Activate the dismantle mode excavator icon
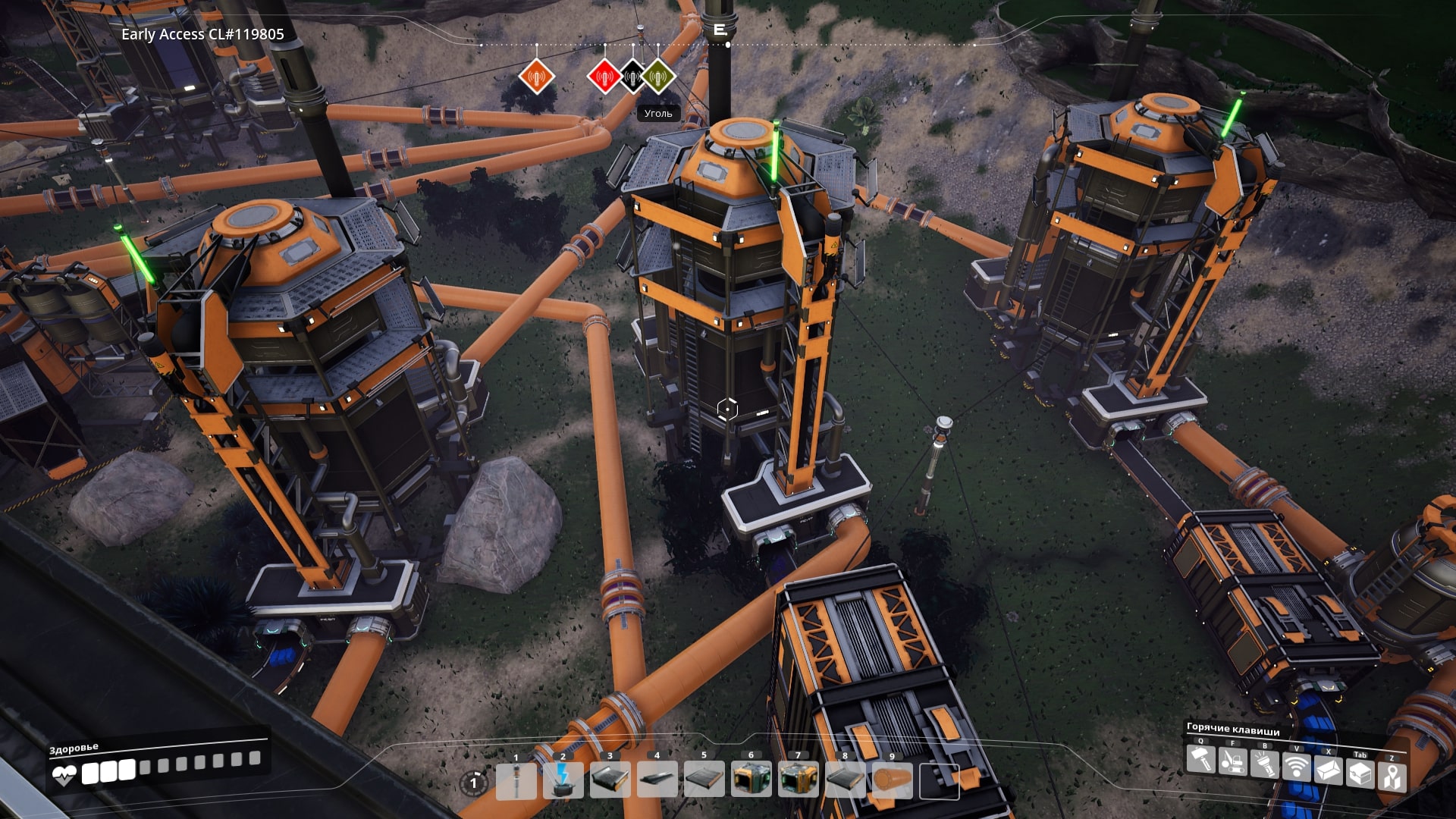Image resolution: width=1456 pixels, height=819 pixels. [1232, 761]
